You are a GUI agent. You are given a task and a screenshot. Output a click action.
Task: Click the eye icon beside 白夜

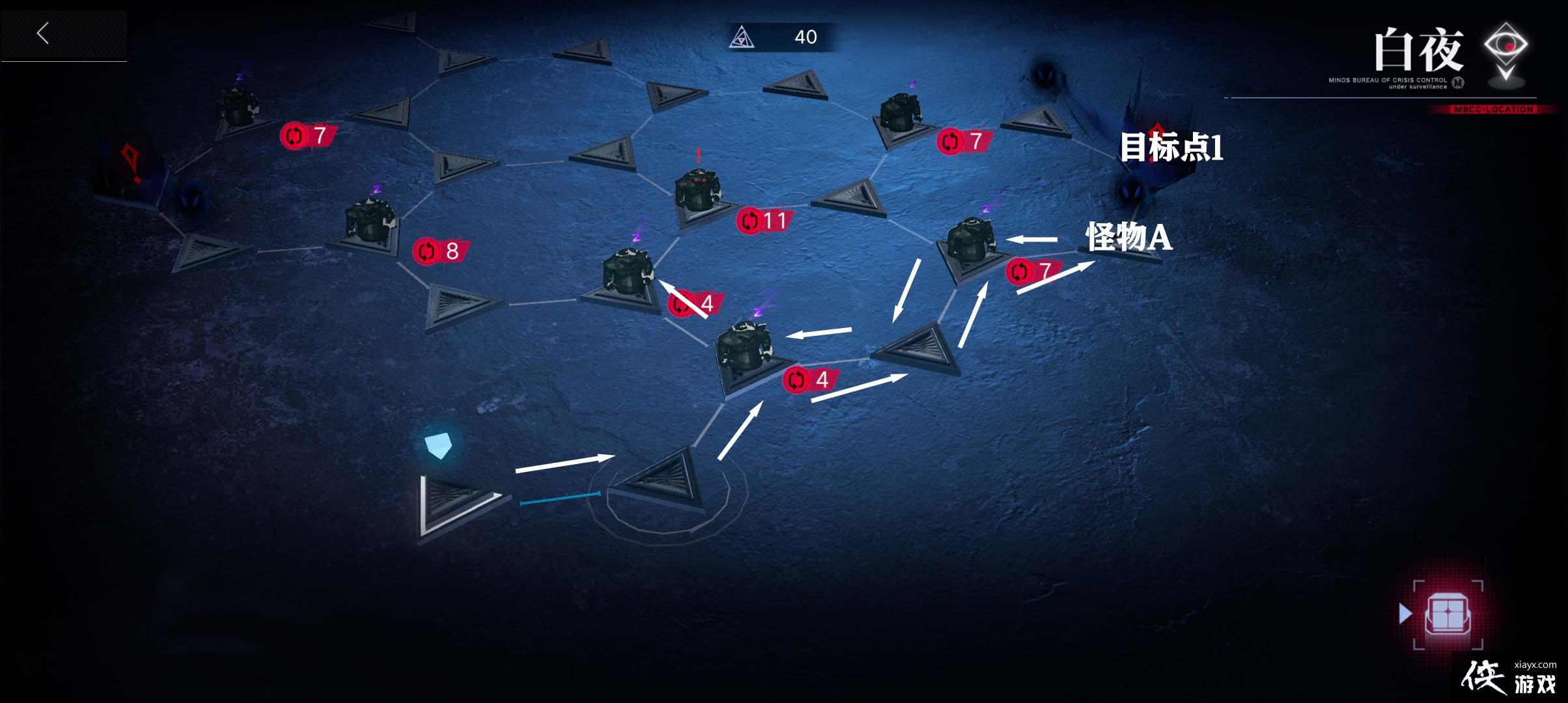(x=1505, y=49)
